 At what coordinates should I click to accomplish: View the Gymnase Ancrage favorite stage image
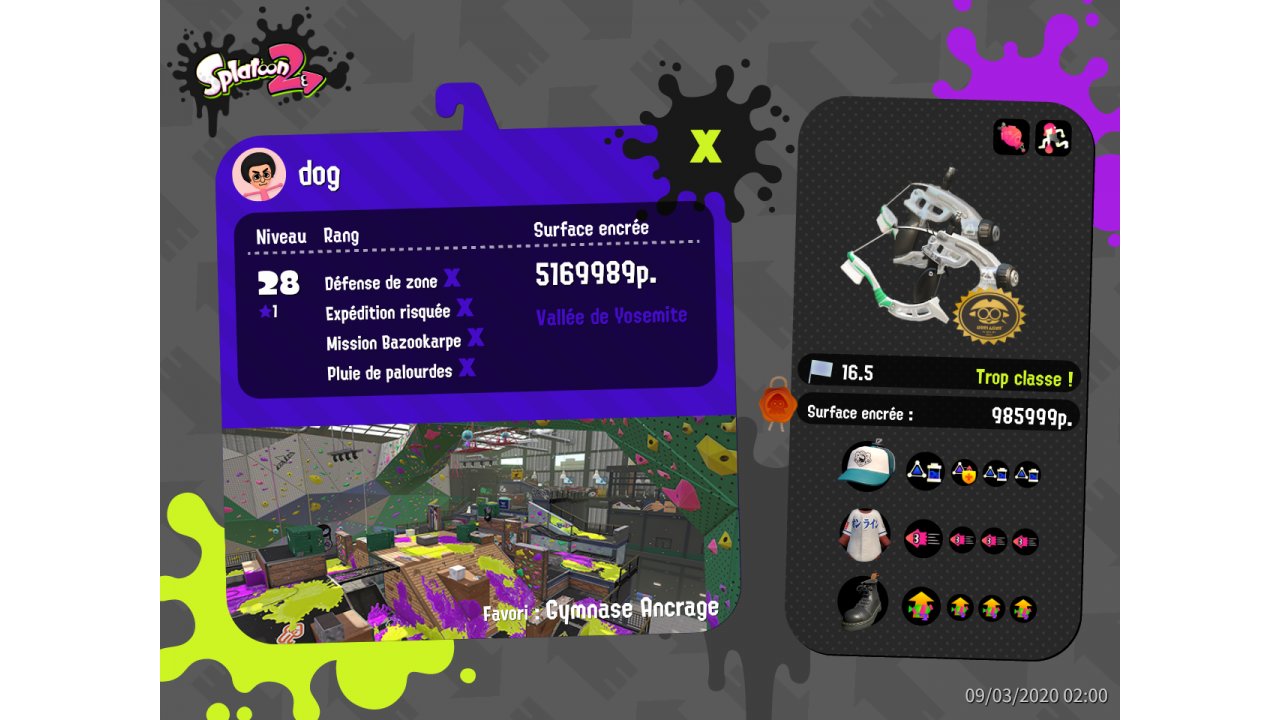pos(478,530)
